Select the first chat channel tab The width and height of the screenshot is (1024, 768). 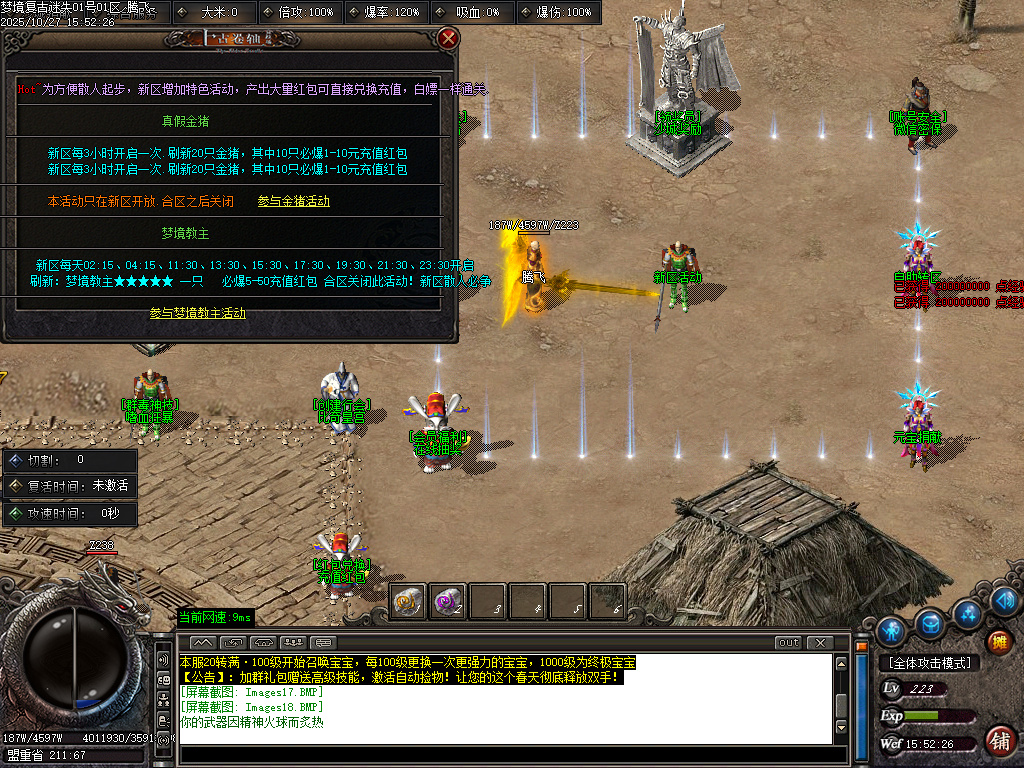click(x=202, y=642)
